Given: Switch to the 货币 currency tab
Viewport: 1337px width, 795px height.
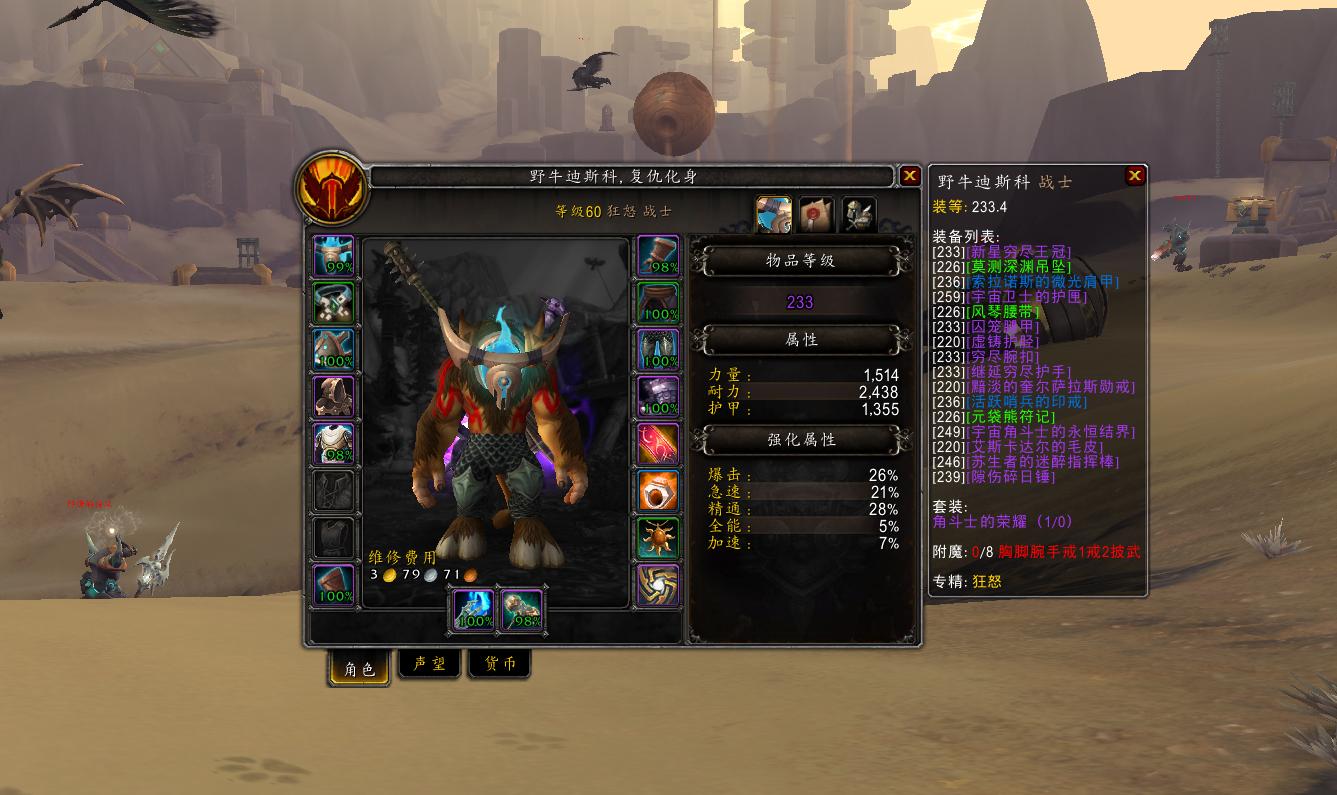Looking at the screenshot, I should (499, 663).
